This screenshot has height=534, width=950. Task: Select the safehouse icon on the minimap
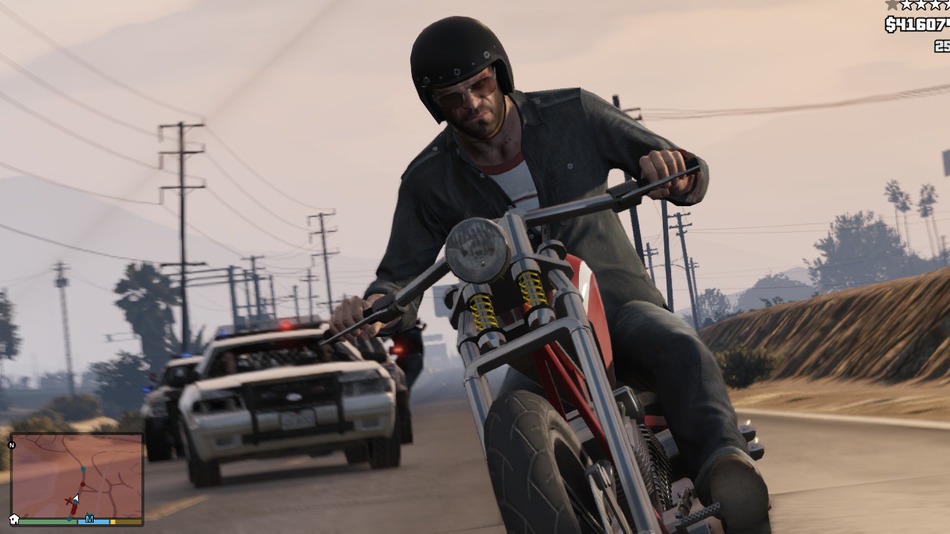tap(15, 520)
